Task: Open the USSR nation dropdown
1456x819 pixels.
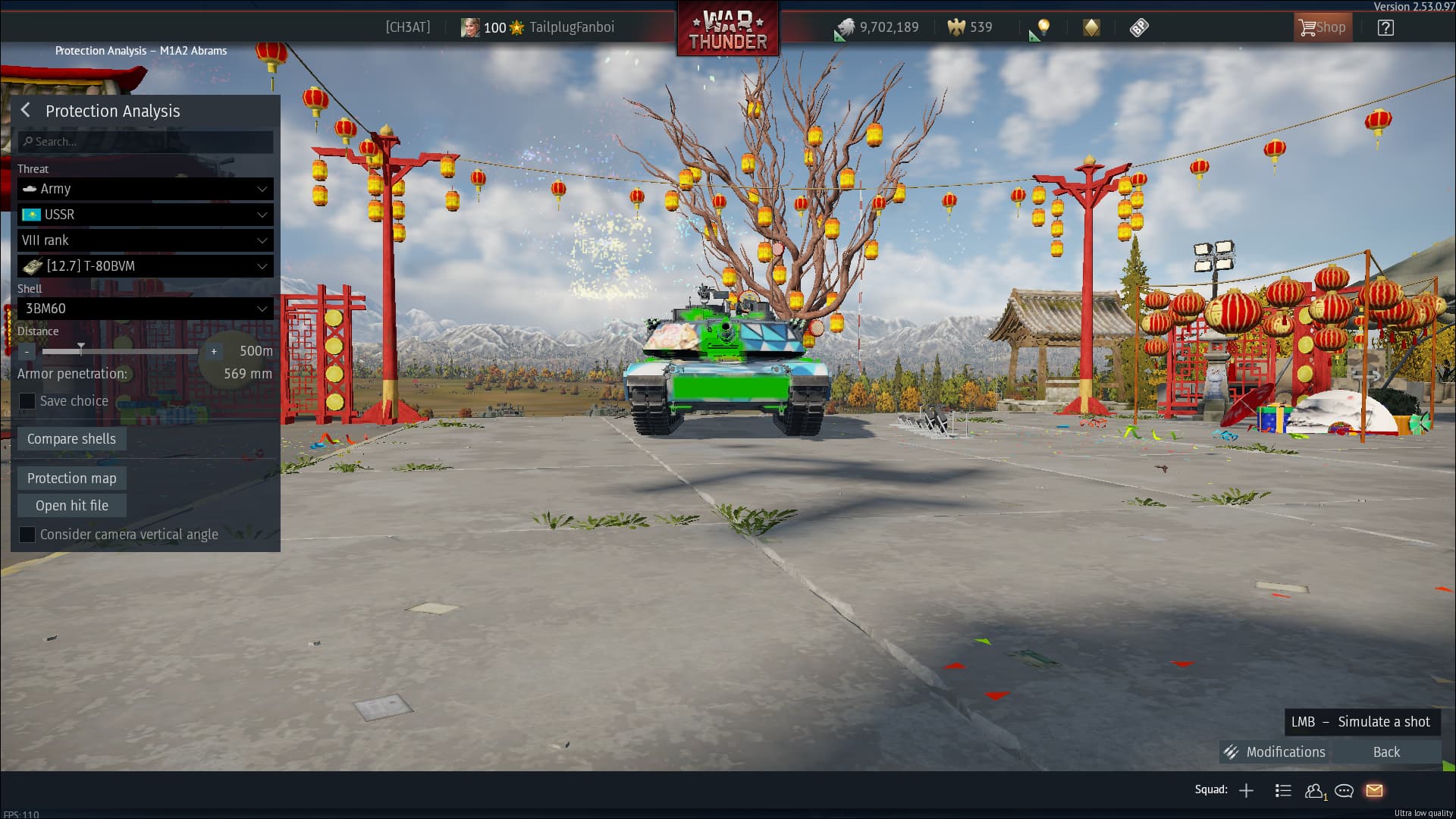Action: click(x=146, y=215)
